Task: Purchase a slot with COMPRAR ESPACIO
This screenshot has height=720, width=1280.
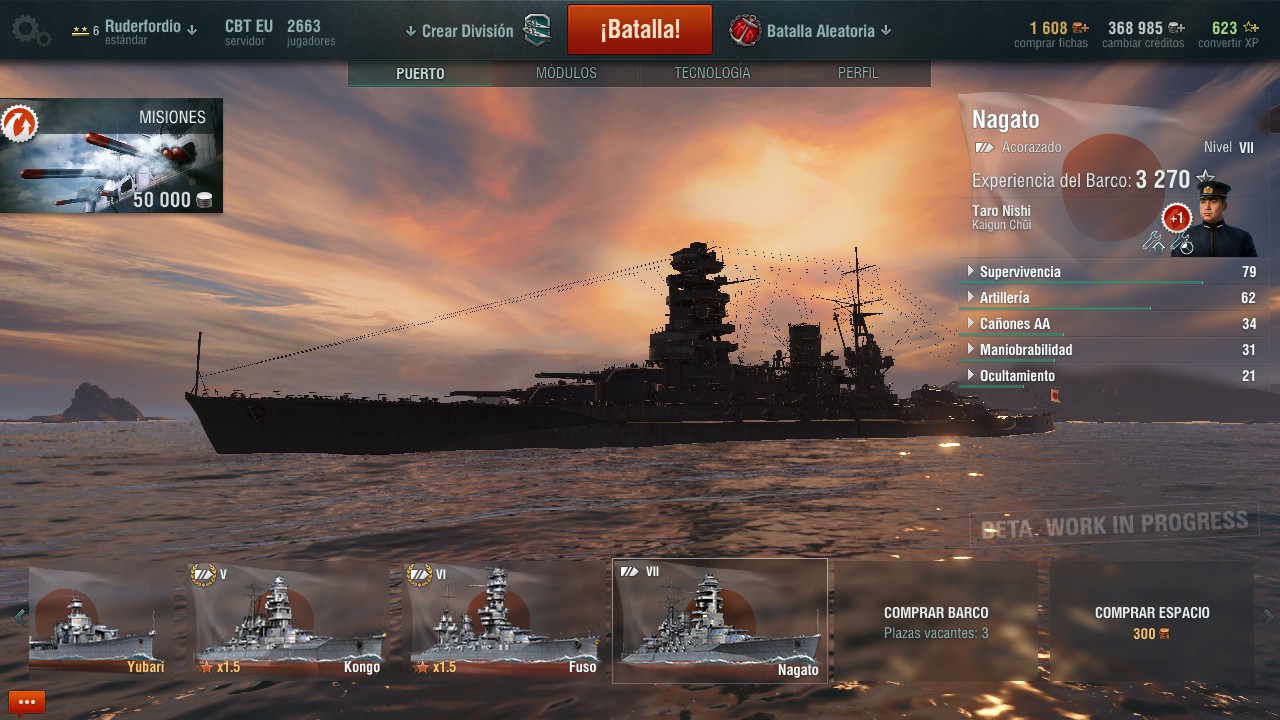Action: [x=1152, y=621]
